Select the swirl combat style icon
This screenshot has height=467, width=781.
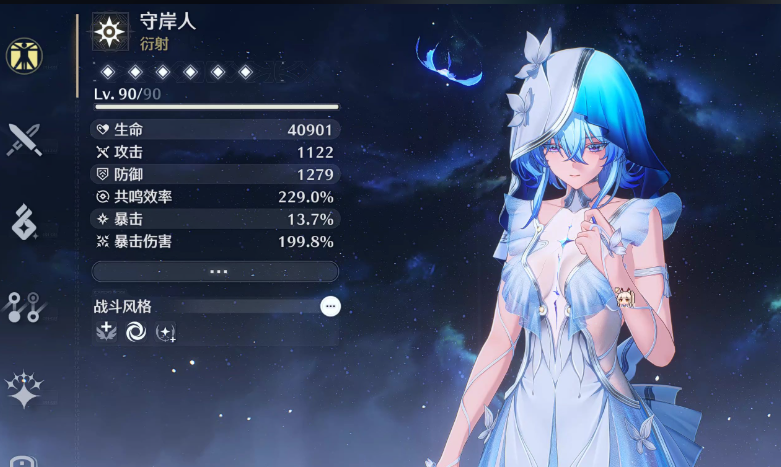135,333
